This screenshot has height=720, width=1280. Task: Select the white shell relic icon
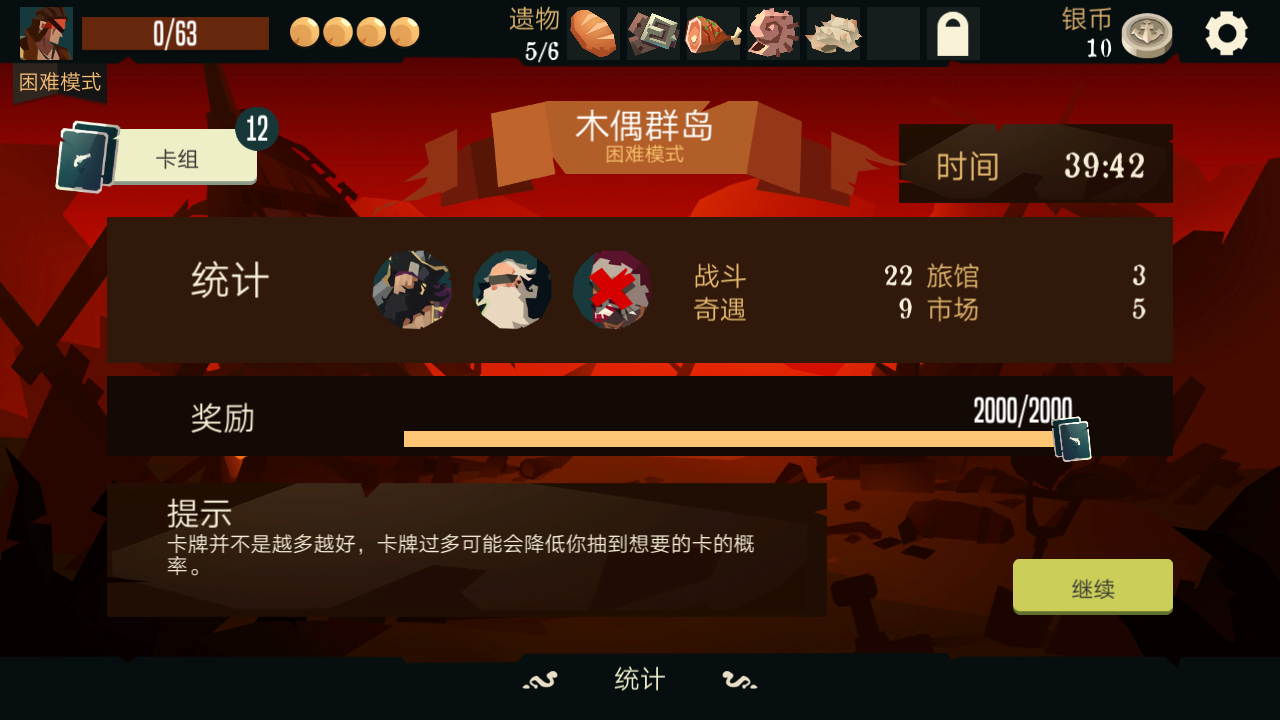pos(832,32)
